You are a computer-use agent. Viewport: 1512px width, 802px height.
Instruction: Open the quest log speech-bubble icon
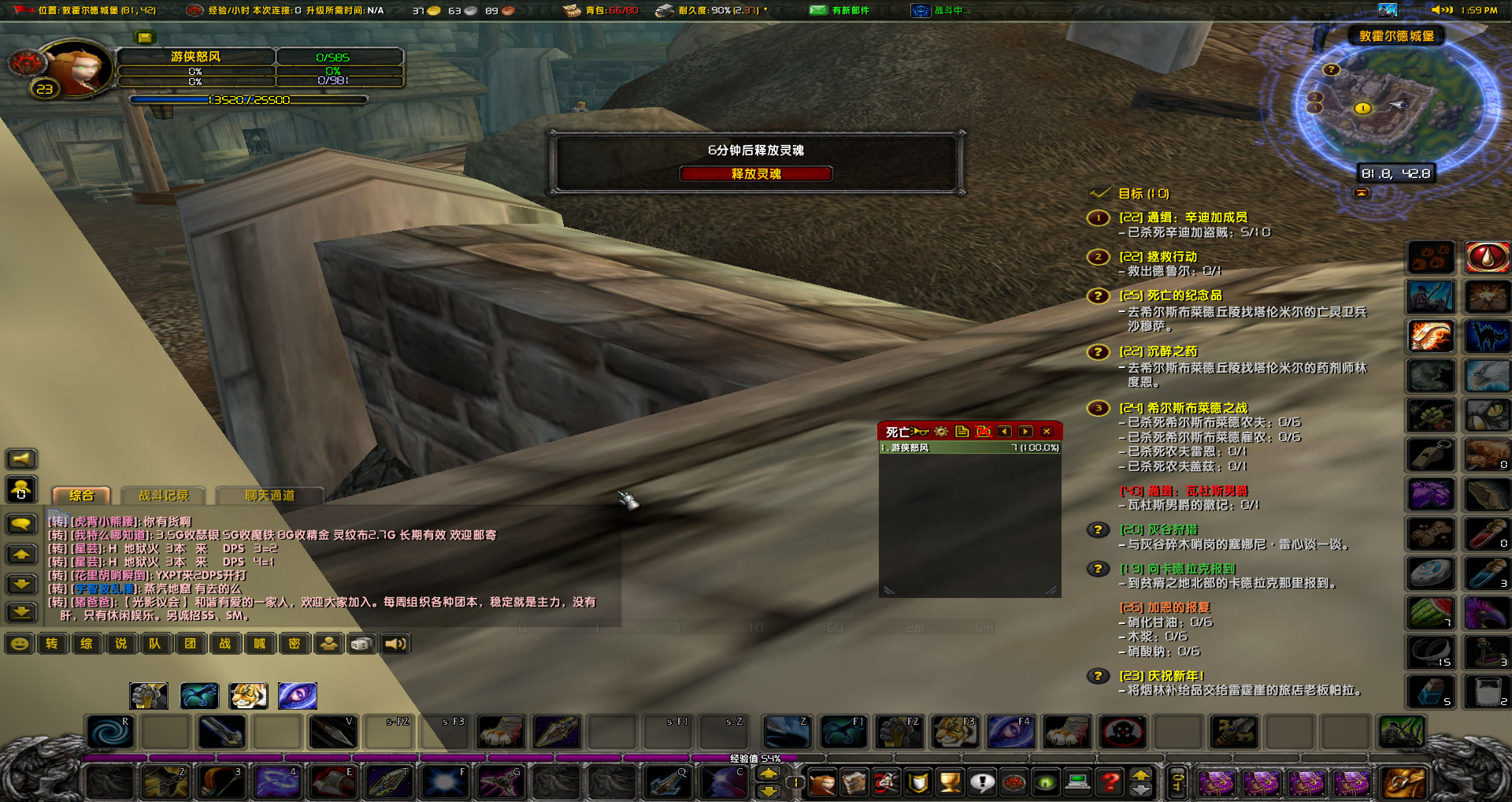coord(980,784)
